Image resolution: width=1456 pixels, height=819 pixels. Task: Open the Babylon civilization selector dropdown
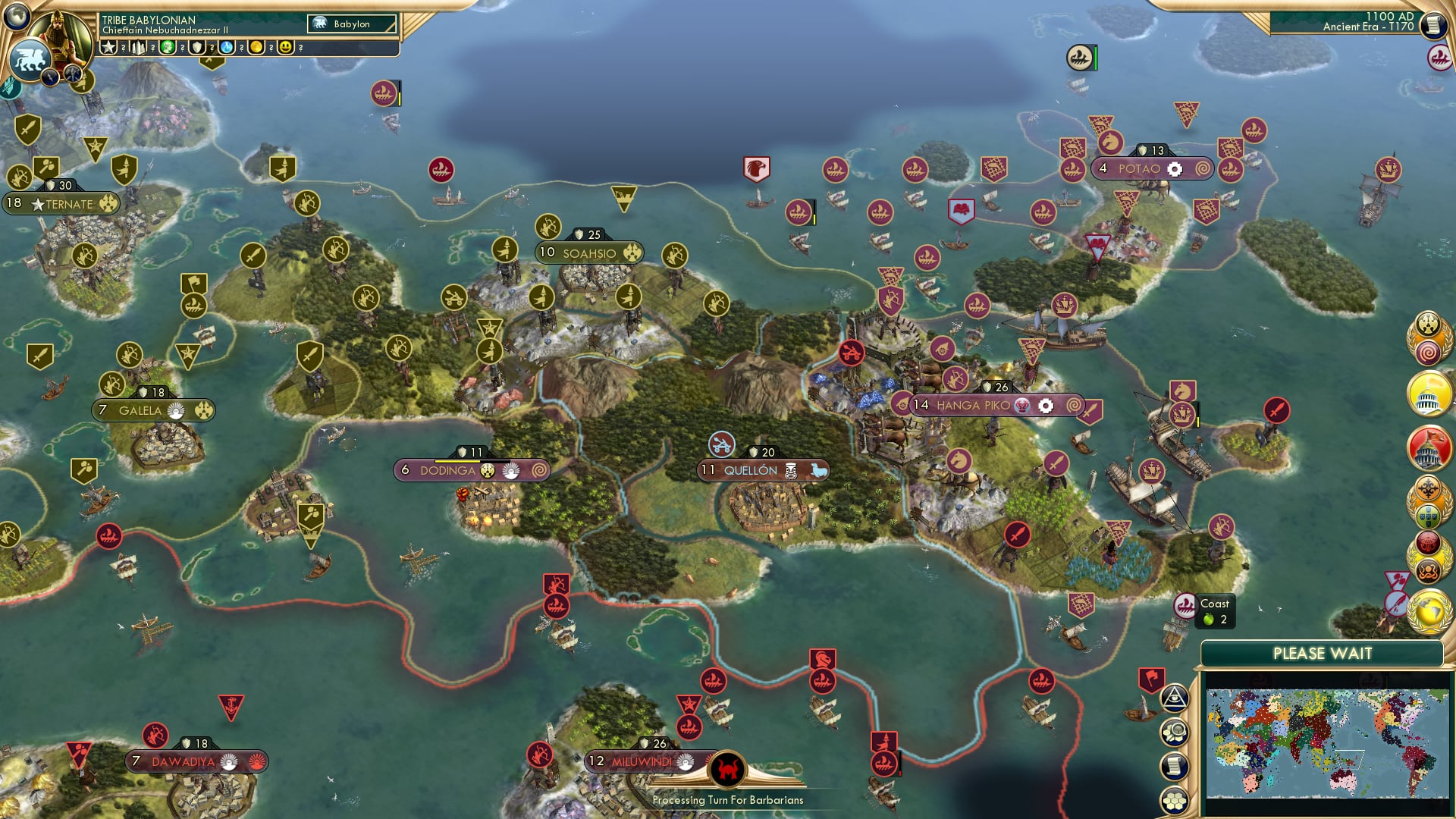pos(353,24)
